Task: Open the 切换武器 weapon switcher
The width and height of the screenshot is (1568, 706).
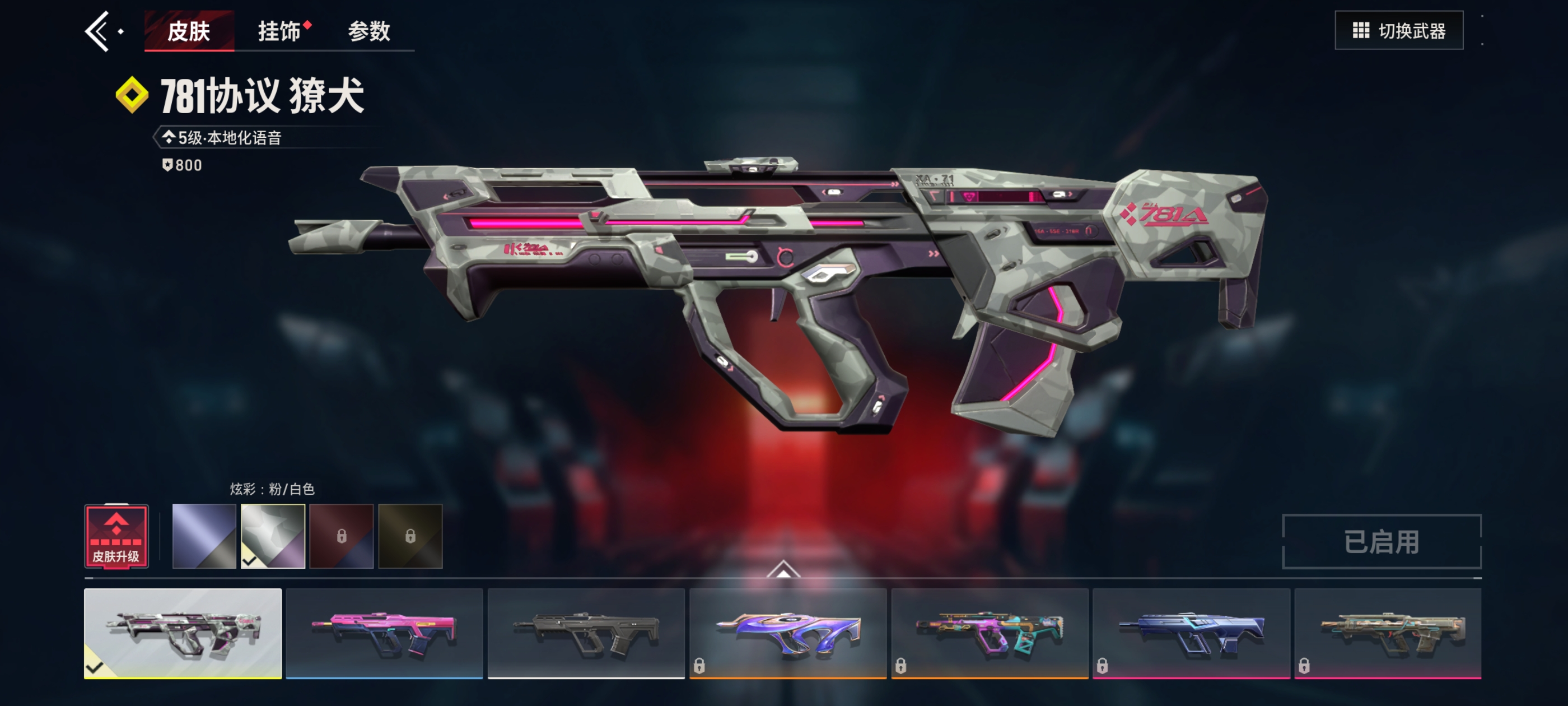Action: (1398, 30)
